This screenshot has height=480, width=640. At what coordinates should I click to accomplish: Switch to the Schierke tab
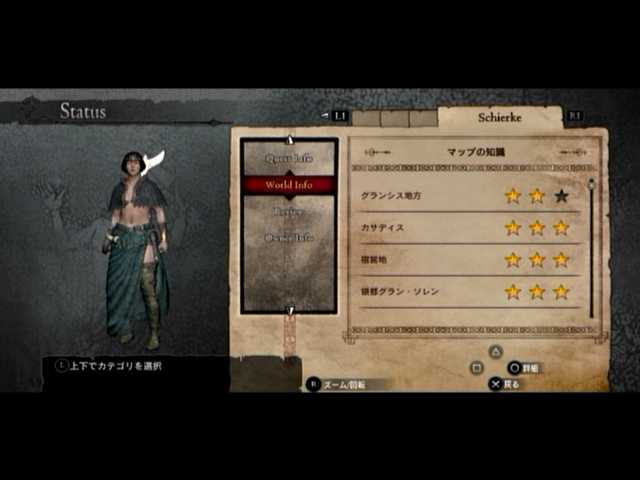tap(500, 116)
